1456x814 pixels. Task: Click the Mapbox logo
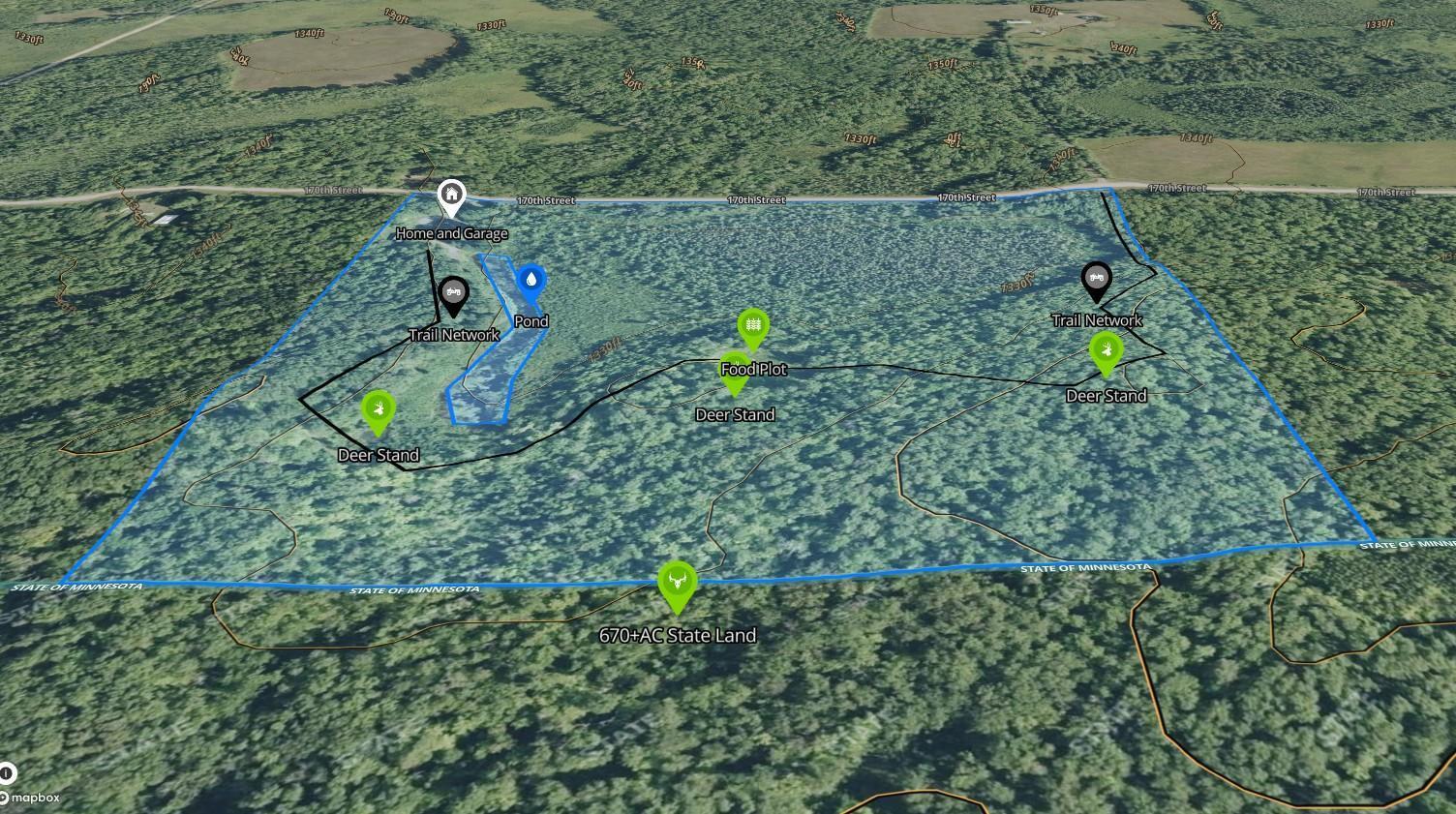33,799
